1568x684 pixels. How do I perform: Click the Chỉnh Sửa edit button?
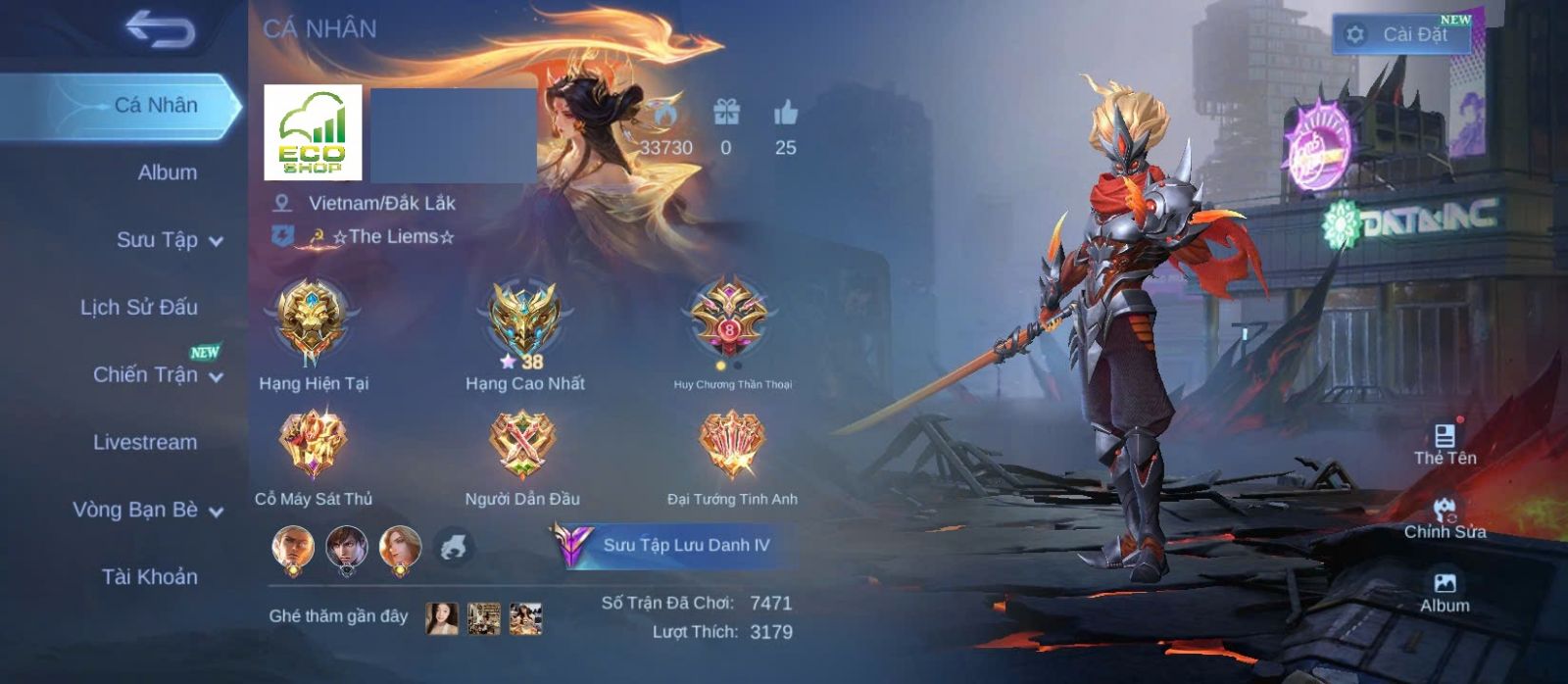coord(1445,518)
